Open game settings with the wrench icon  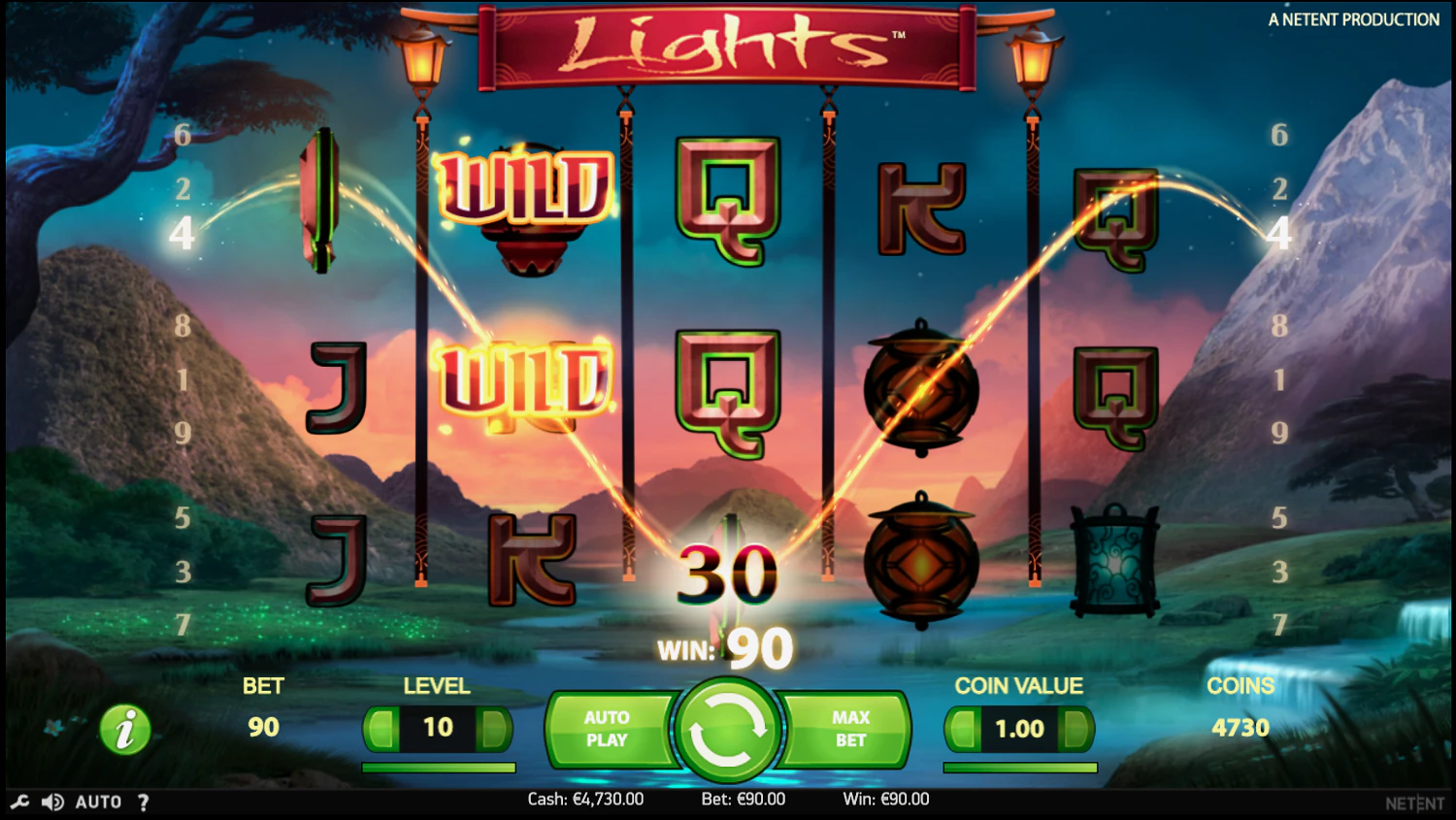click(19, 802)
